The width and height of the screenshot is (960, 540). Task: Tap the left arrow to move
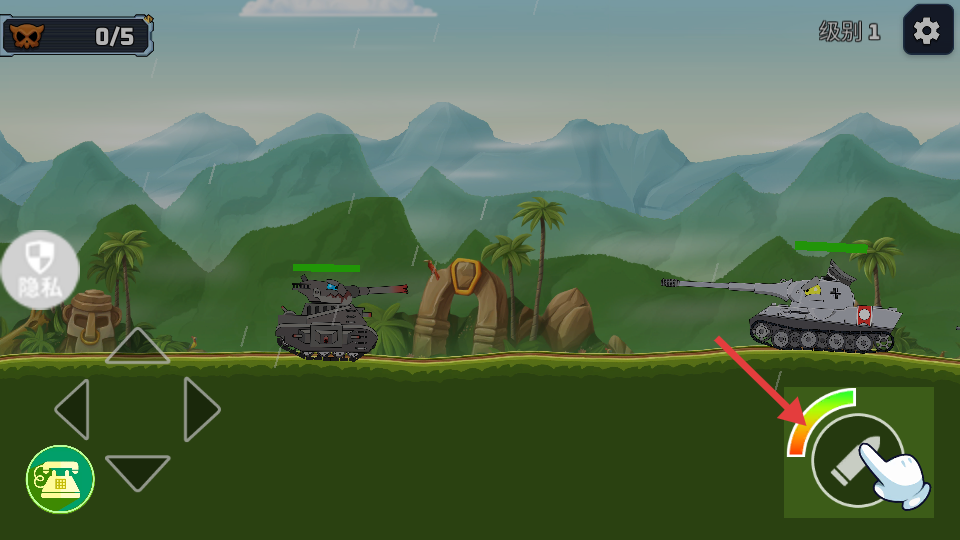(x=73, y=409)
